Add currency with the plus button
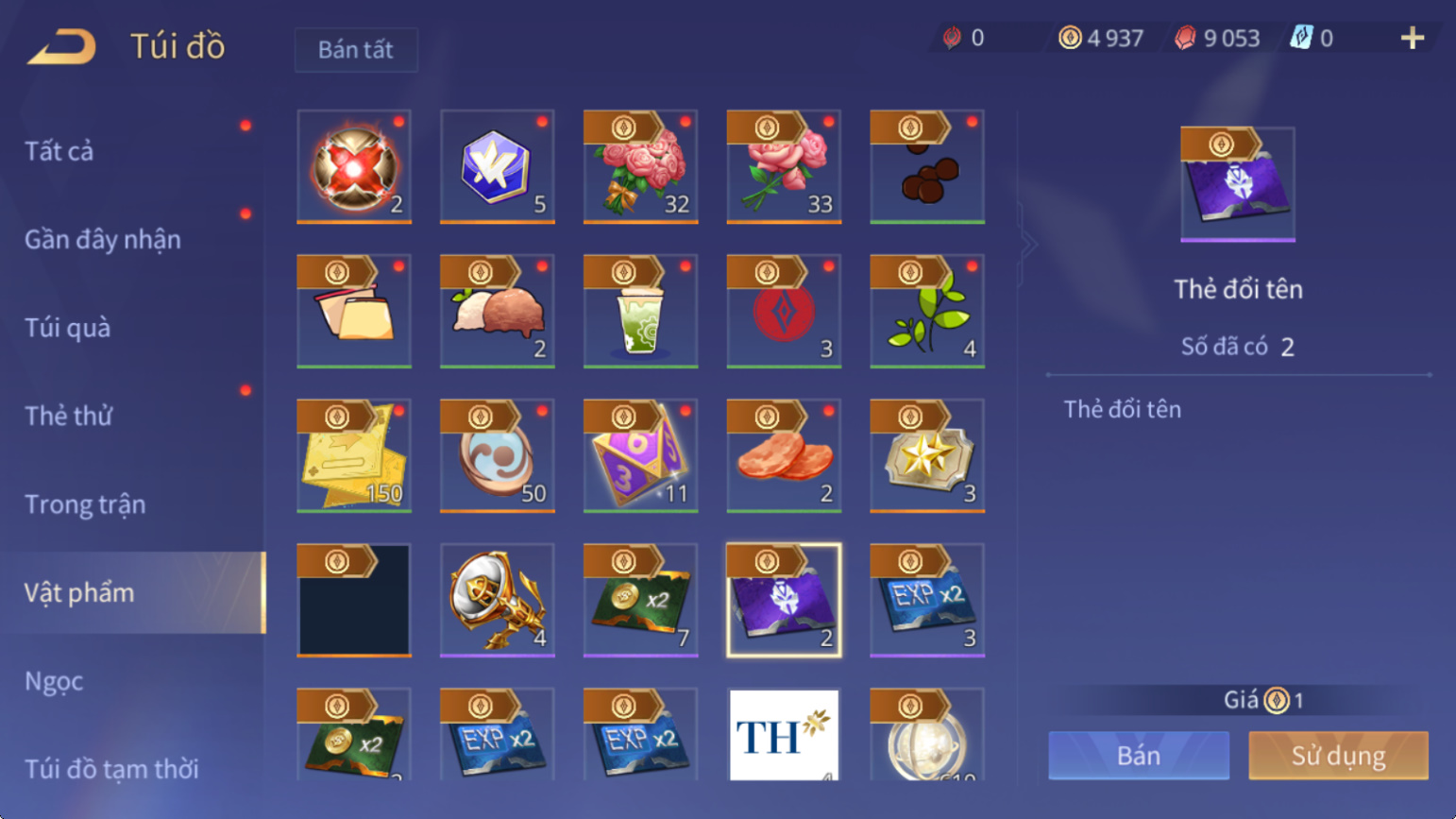 pyautogui.click(x=1412, y=39)
